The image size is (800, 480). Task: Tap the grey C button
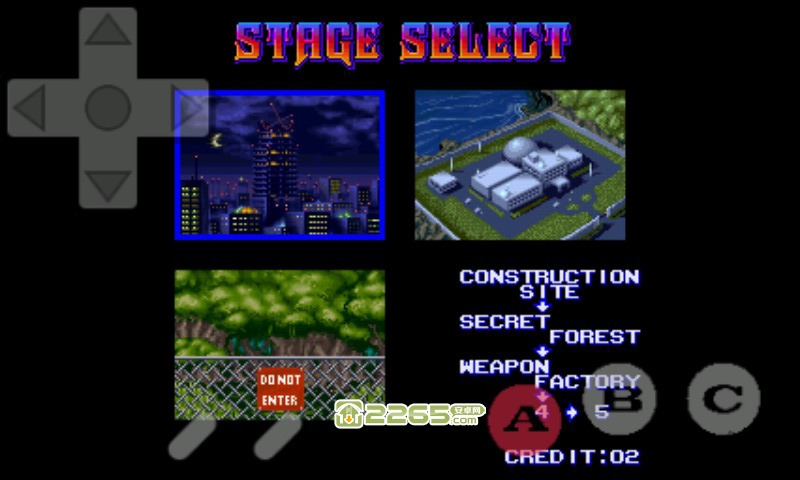[x=722, y=400]
